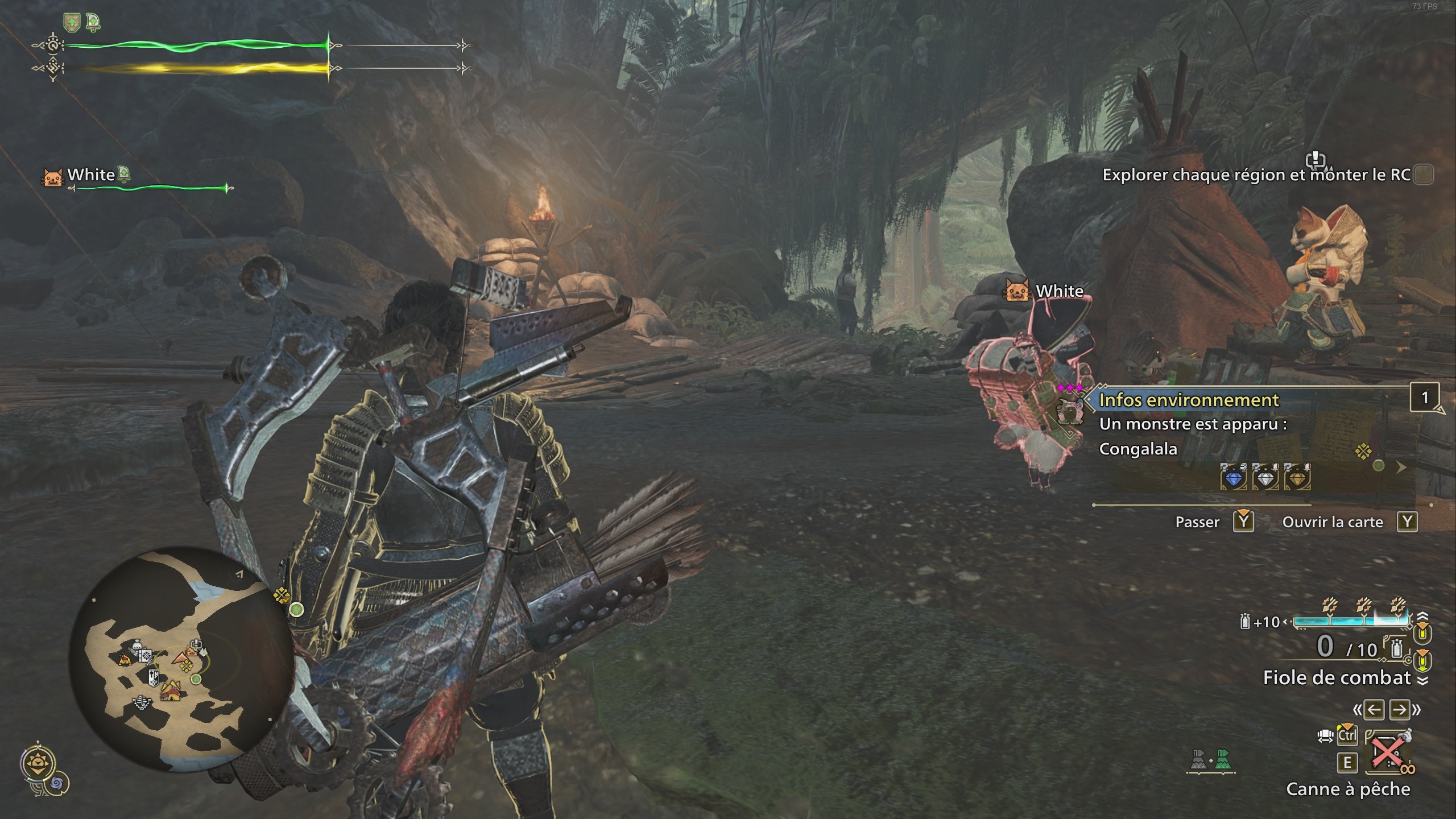Click the crossed-out fishing item icon

(1388, 752)
